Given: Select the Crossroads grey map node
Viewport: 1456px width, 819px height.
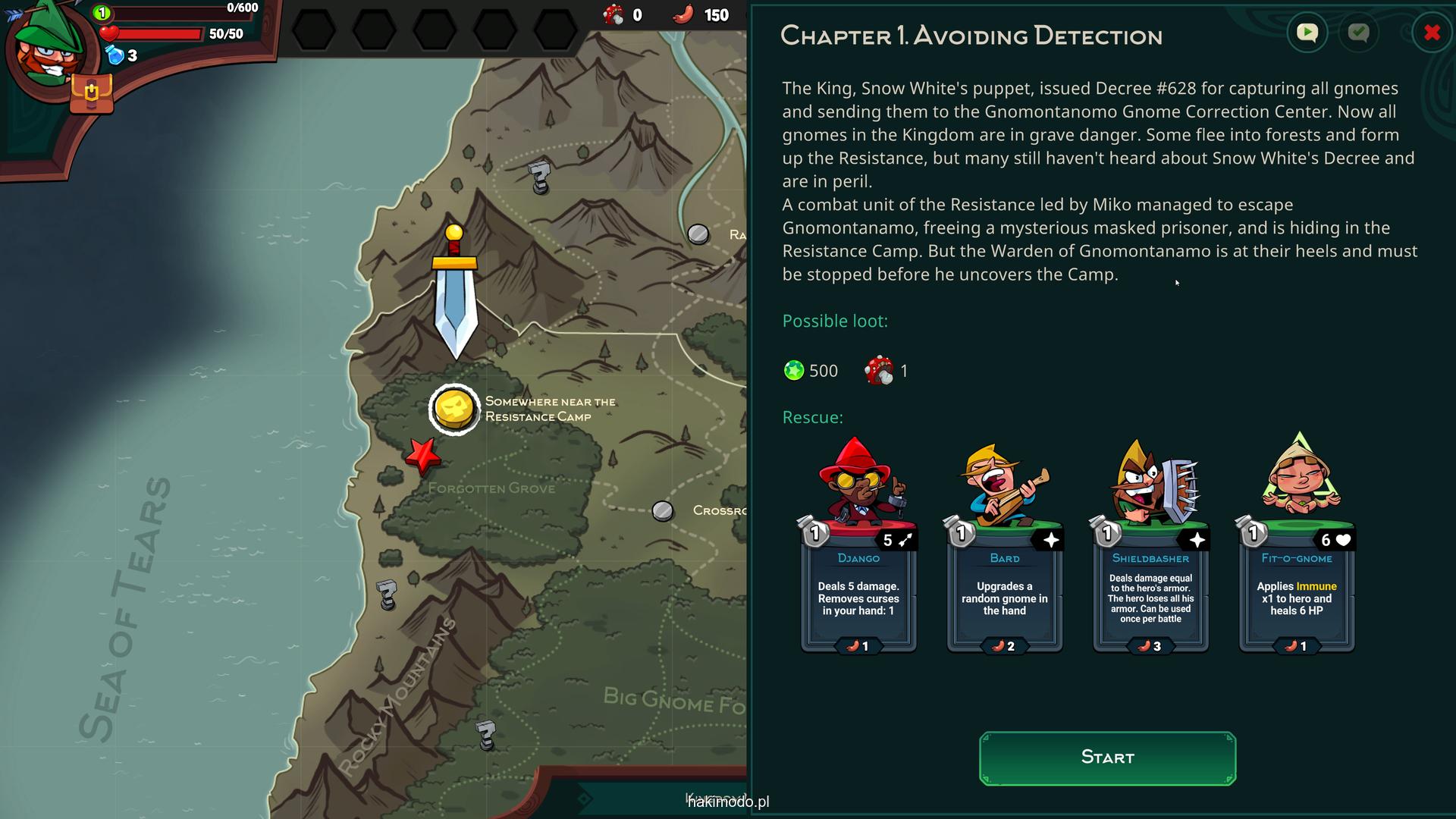Looking at the screenshot, I should (x=663, y=511).
